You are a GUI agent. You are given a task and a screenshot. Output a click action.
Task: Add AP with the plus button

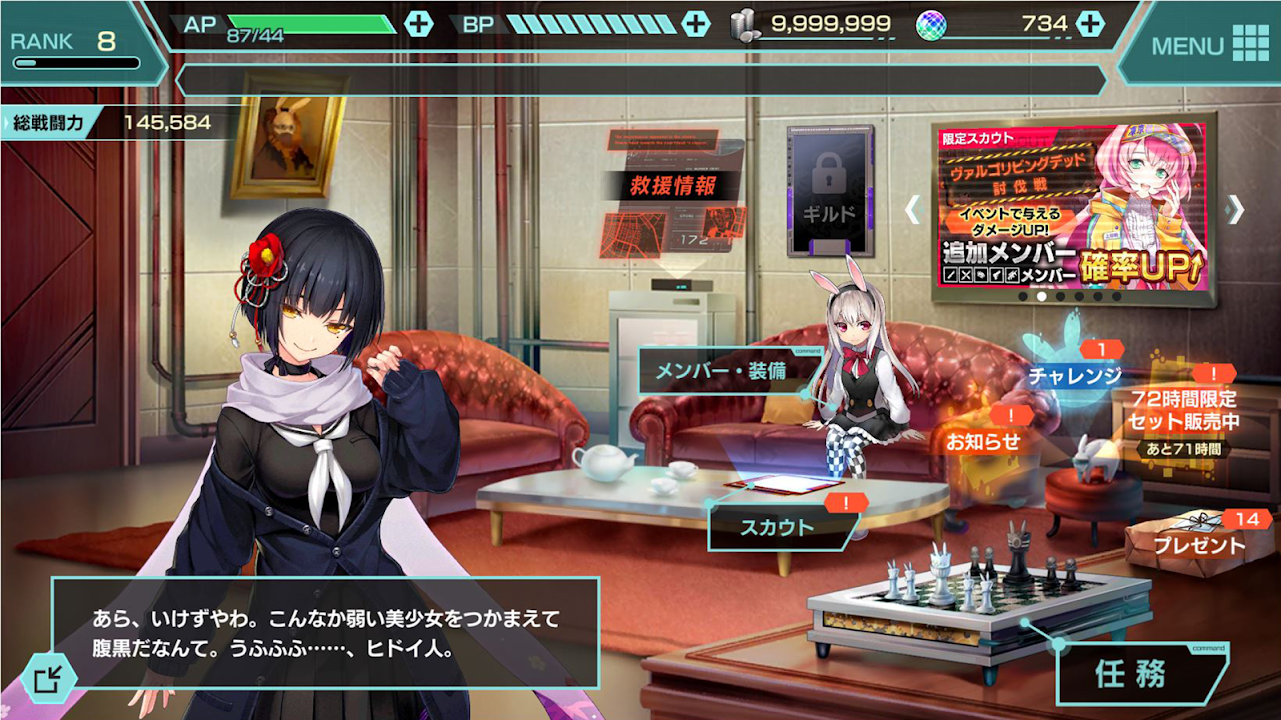(419, 24)
